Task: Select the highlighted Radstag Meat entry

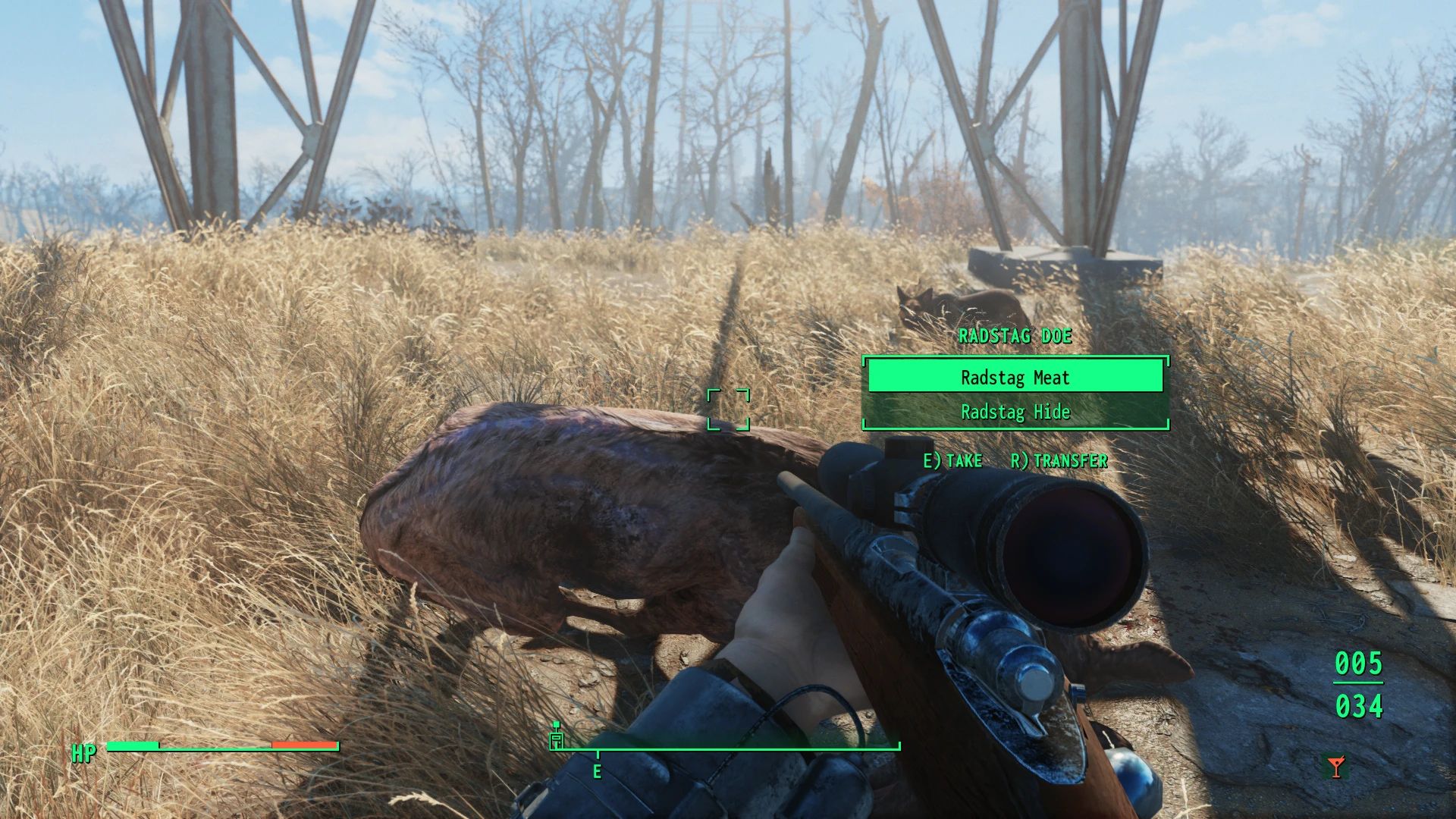Action: pos(1014,377)
